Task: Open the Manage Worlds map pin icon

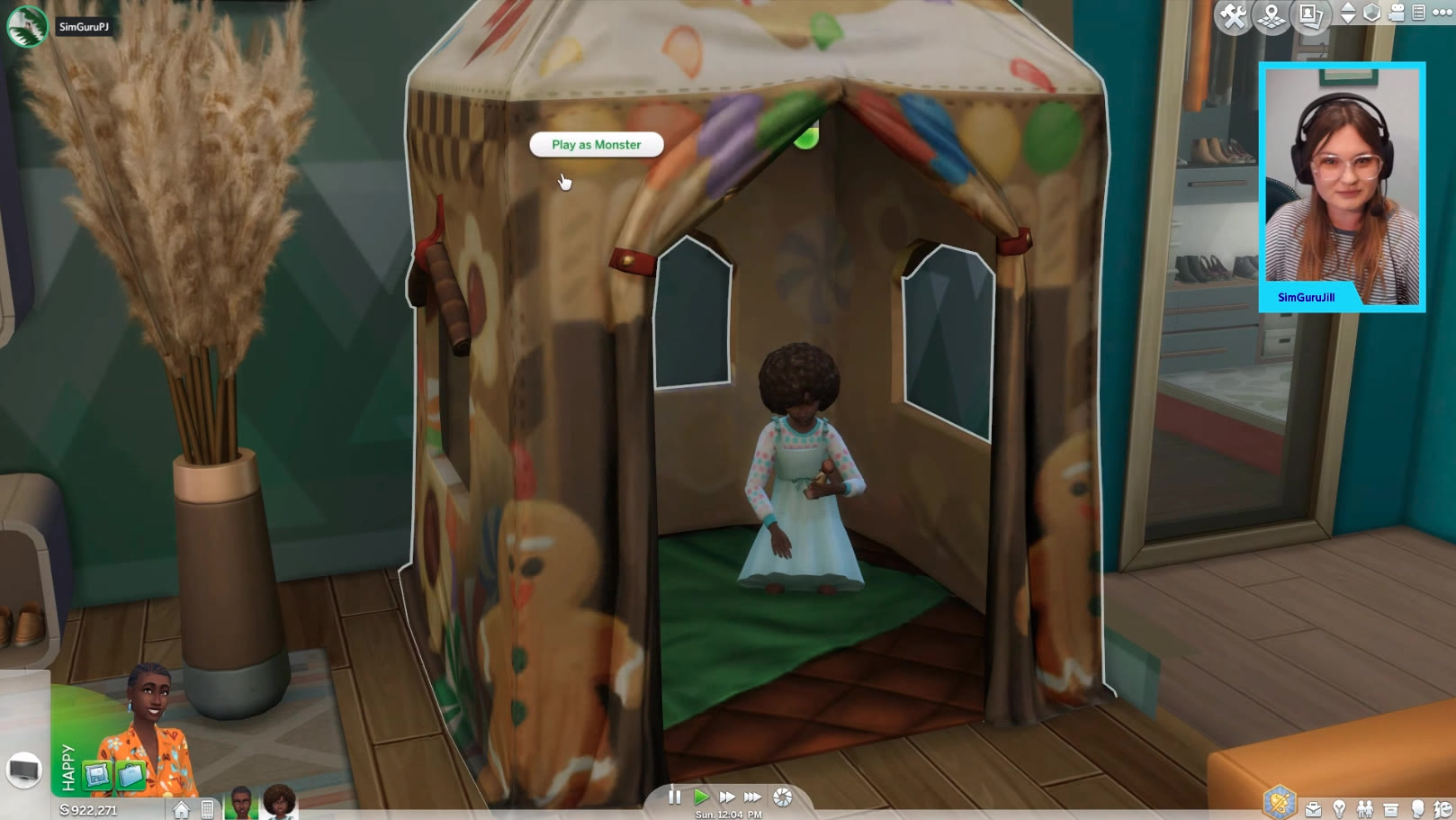Action: pyautogui.click(x=1272, y=15)
